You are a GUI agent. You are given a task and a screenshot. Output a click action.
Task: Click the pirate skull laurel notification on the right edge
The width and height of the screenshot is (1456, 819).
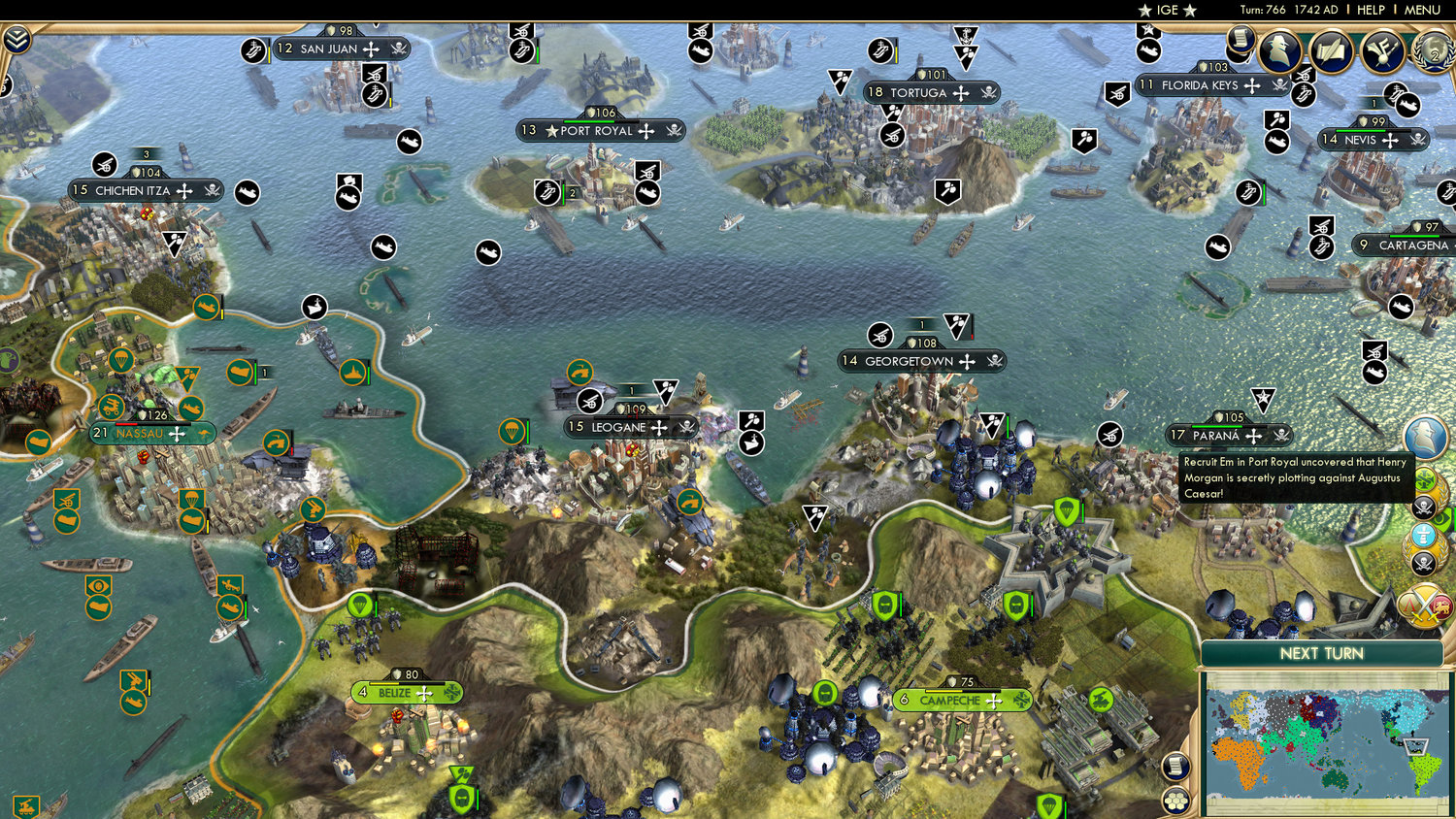[x=1423, y=562]
